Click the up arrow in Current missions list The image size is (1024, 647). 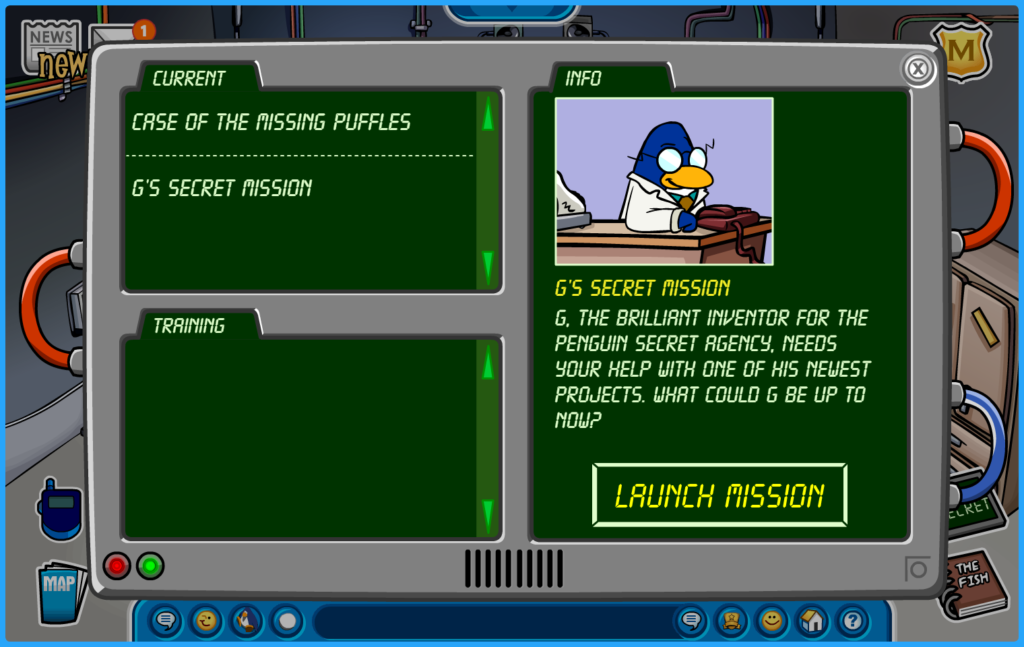[488, 117]
